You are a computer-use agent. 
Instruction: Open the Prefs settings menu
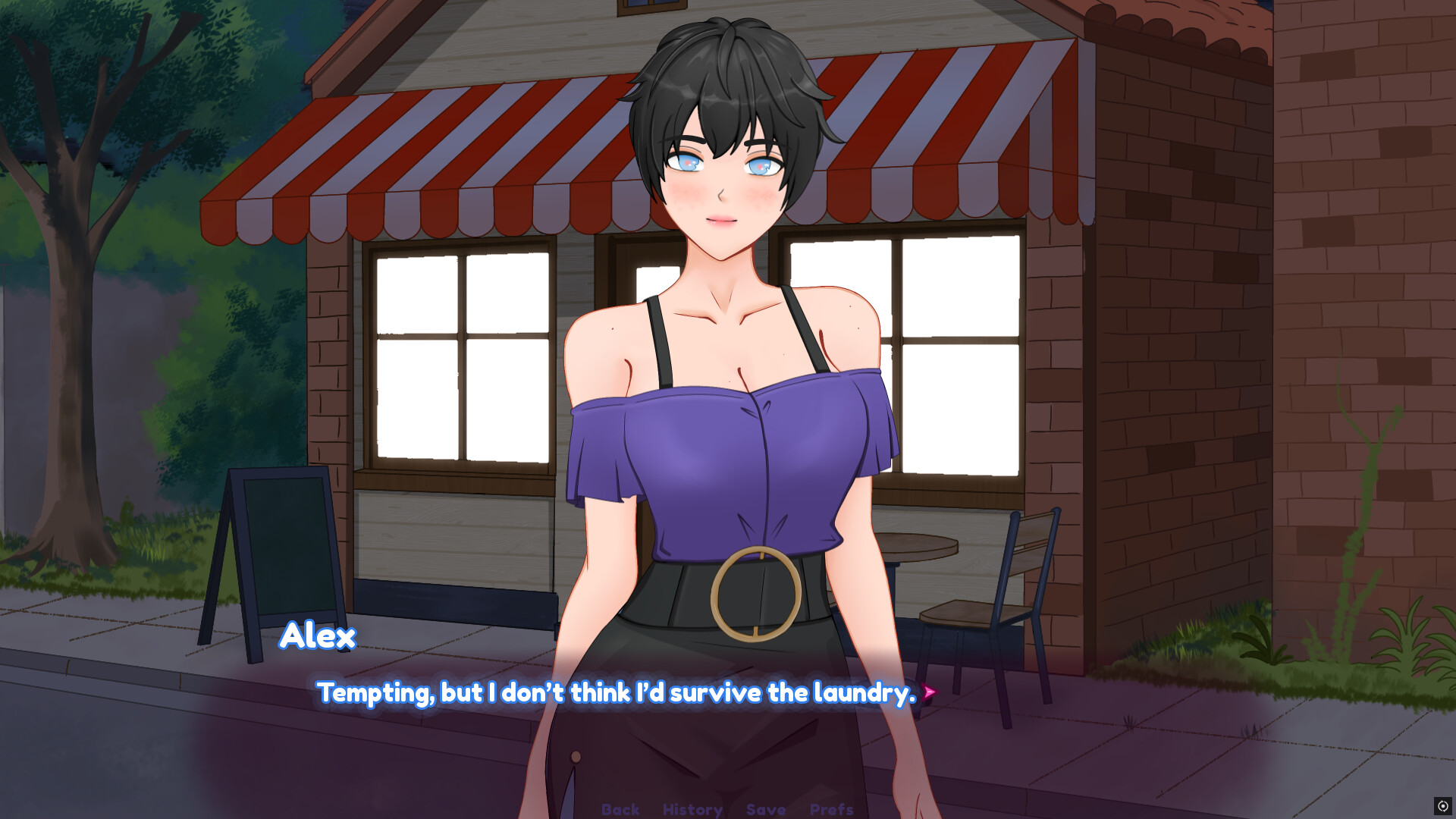tap(832, 809)
